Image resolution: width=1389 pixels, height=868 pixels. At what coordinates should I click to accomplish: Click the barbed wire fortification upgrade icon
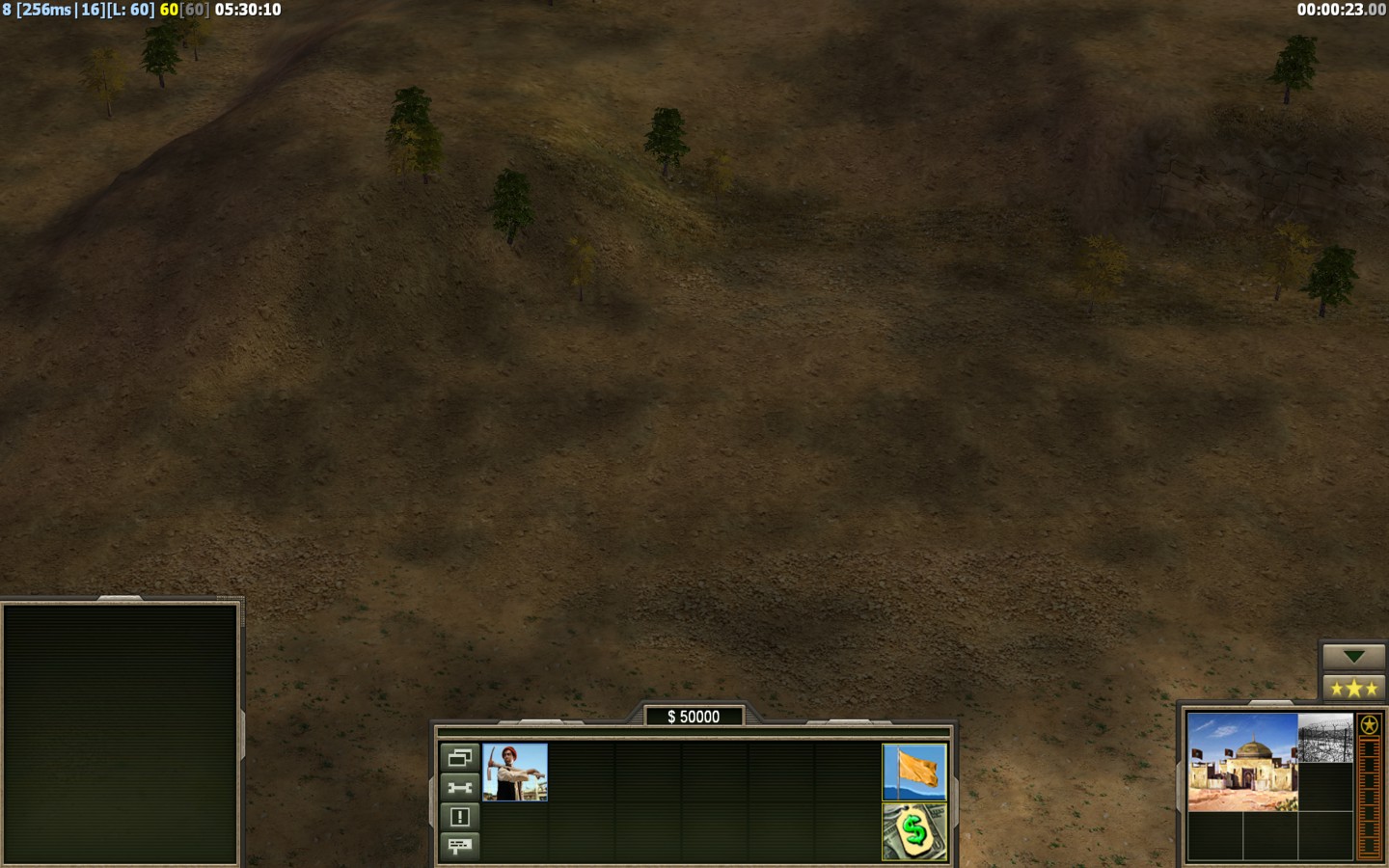[x=1325, y=738]
